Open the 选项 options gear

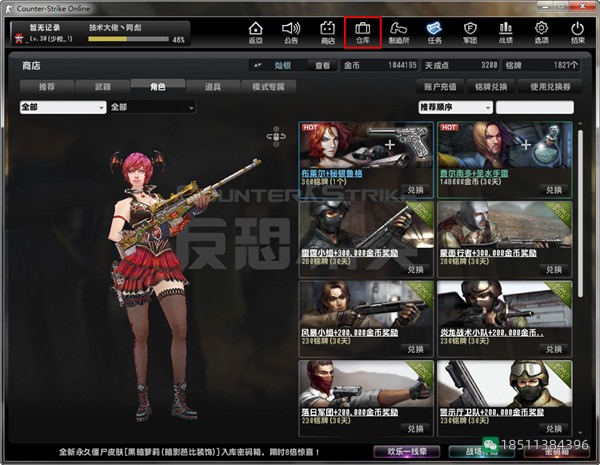542,31
